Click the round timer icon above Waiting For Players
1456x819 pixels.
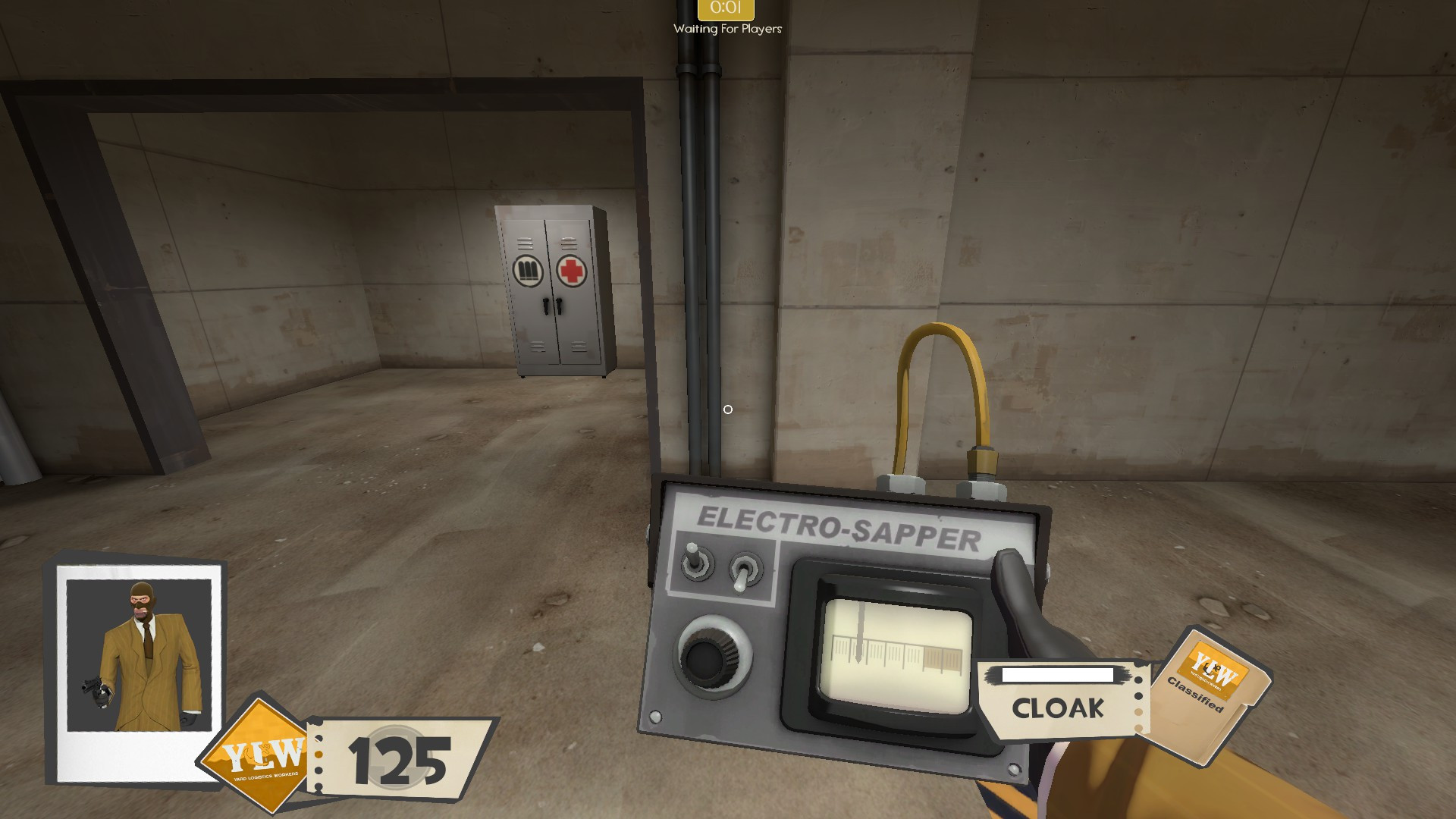tap(726, 10)
